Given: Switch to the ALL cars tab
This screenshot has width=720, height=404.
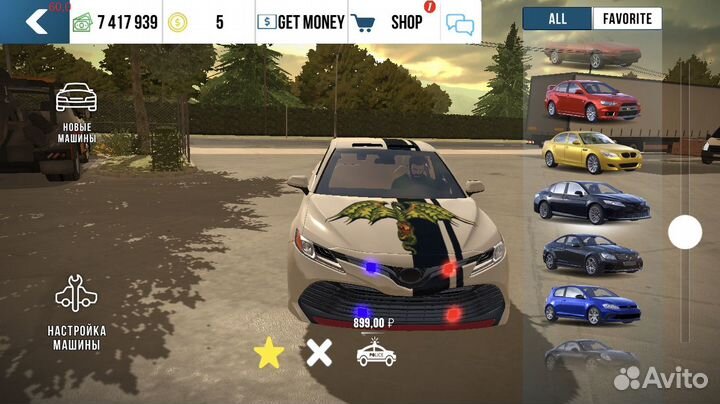Looking at the screenshot, I should [557, 18].
